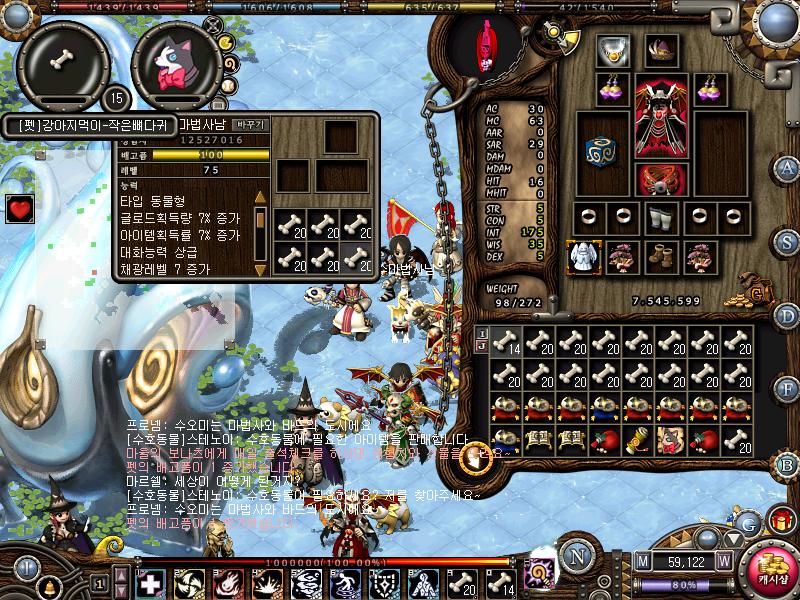The height and width of the screenshot is (600, 800).
Task: Click the red heart buff icon
Action: click(20, 208)
